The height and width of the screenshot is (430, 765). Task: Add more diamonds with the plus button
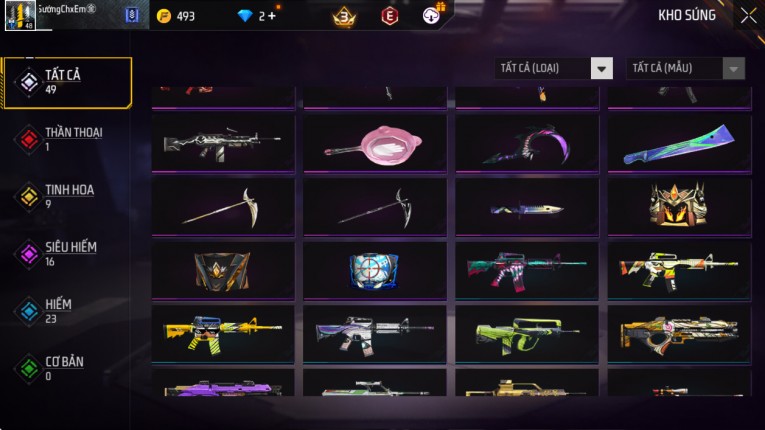(271, 16)
